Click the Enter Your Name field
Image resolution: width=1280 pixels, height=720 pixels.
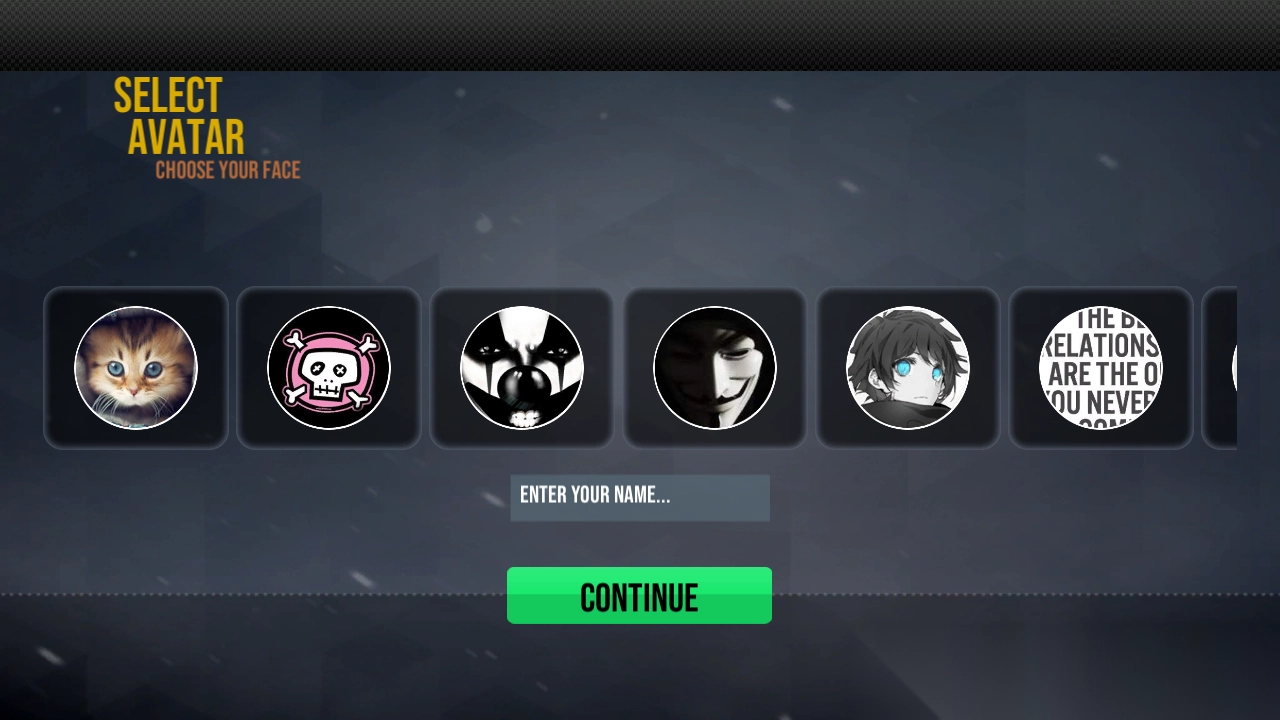(640, 497)
